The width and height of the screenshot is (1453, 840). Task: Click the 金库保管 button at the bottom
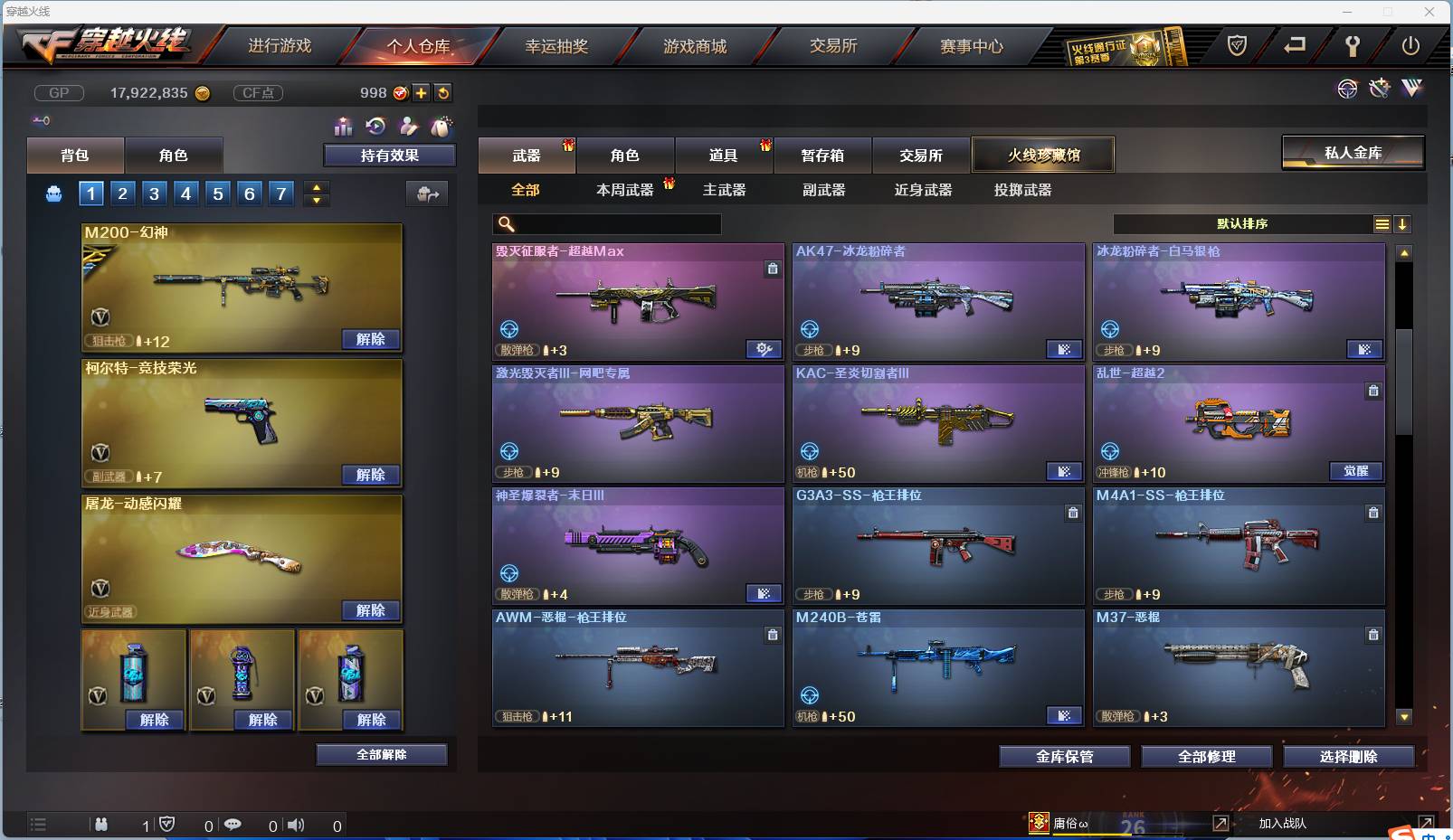pyautogui.click(x=1064, y=757)
